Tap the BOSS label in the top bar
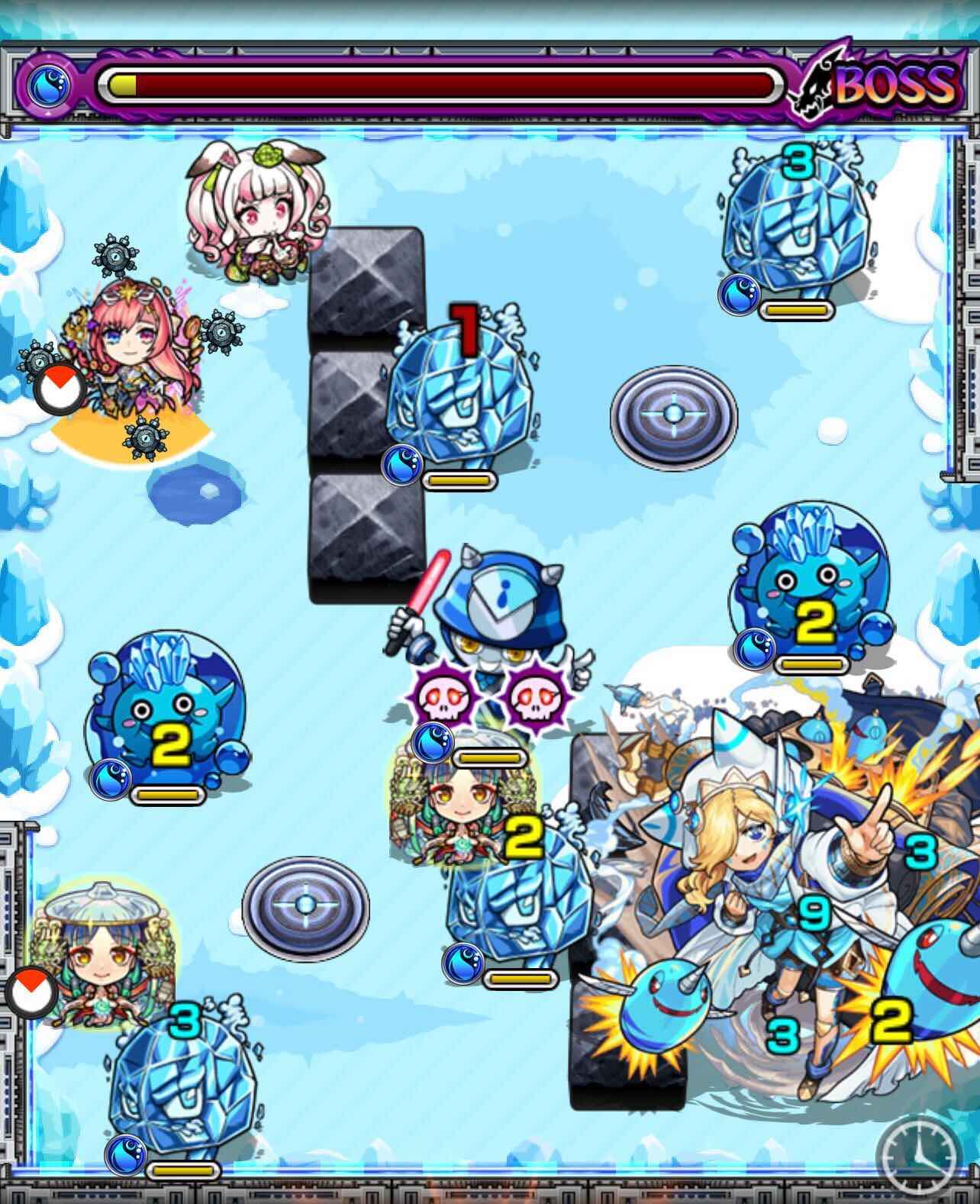 897,86
